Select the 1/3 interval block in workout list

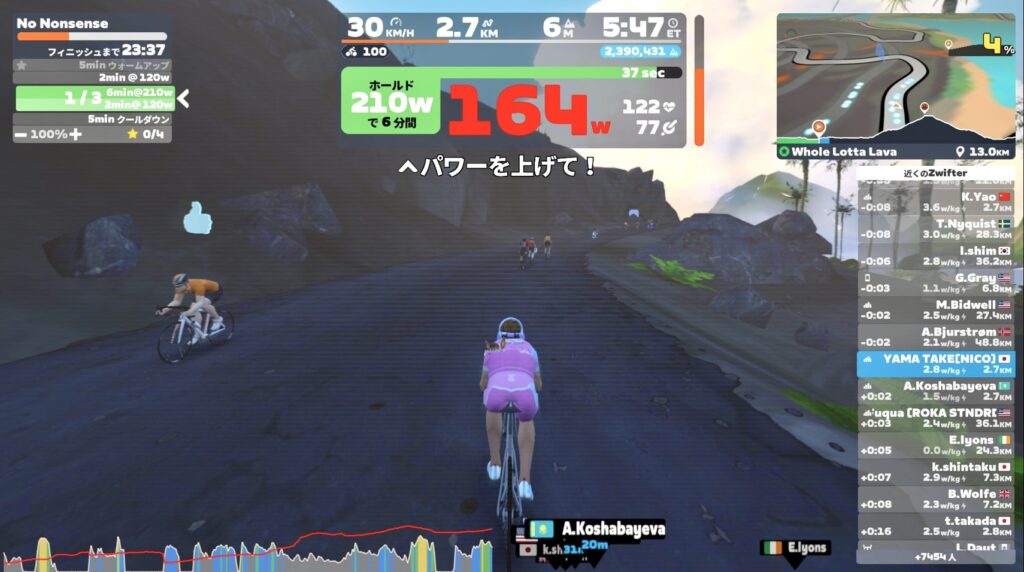click(x=95, y=98)
